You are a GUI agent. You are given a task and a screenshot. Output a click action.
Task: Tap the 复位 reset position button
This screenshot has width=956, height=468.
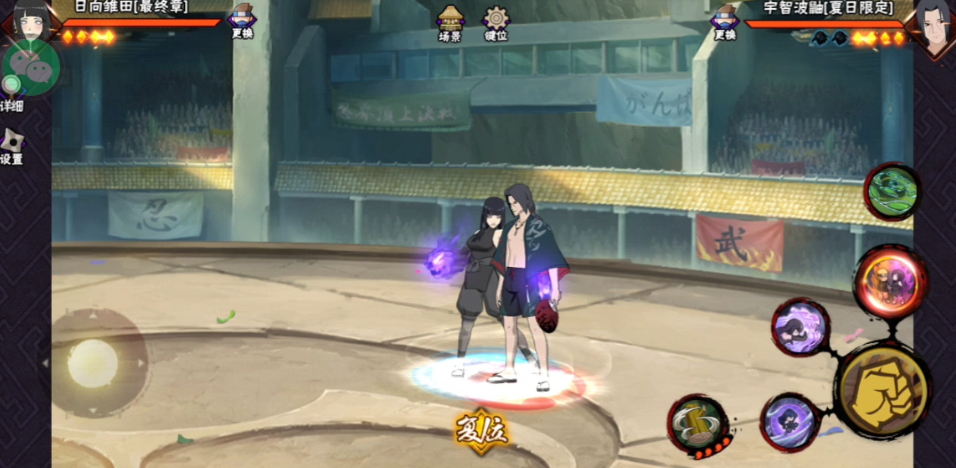[x=482, y=431]
